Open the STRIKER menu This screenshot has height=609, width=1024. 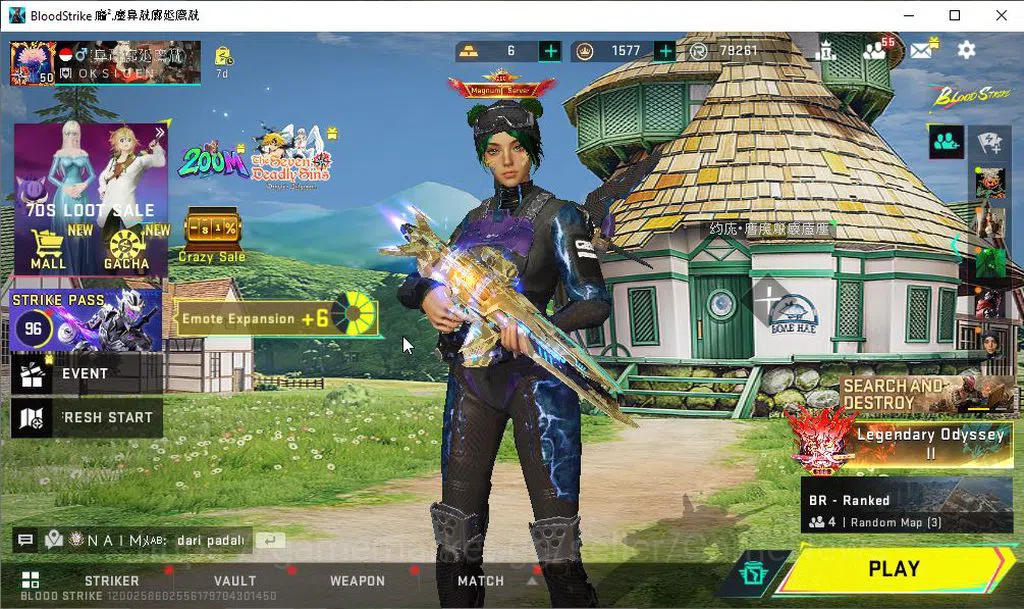click(x=112, y=581)
